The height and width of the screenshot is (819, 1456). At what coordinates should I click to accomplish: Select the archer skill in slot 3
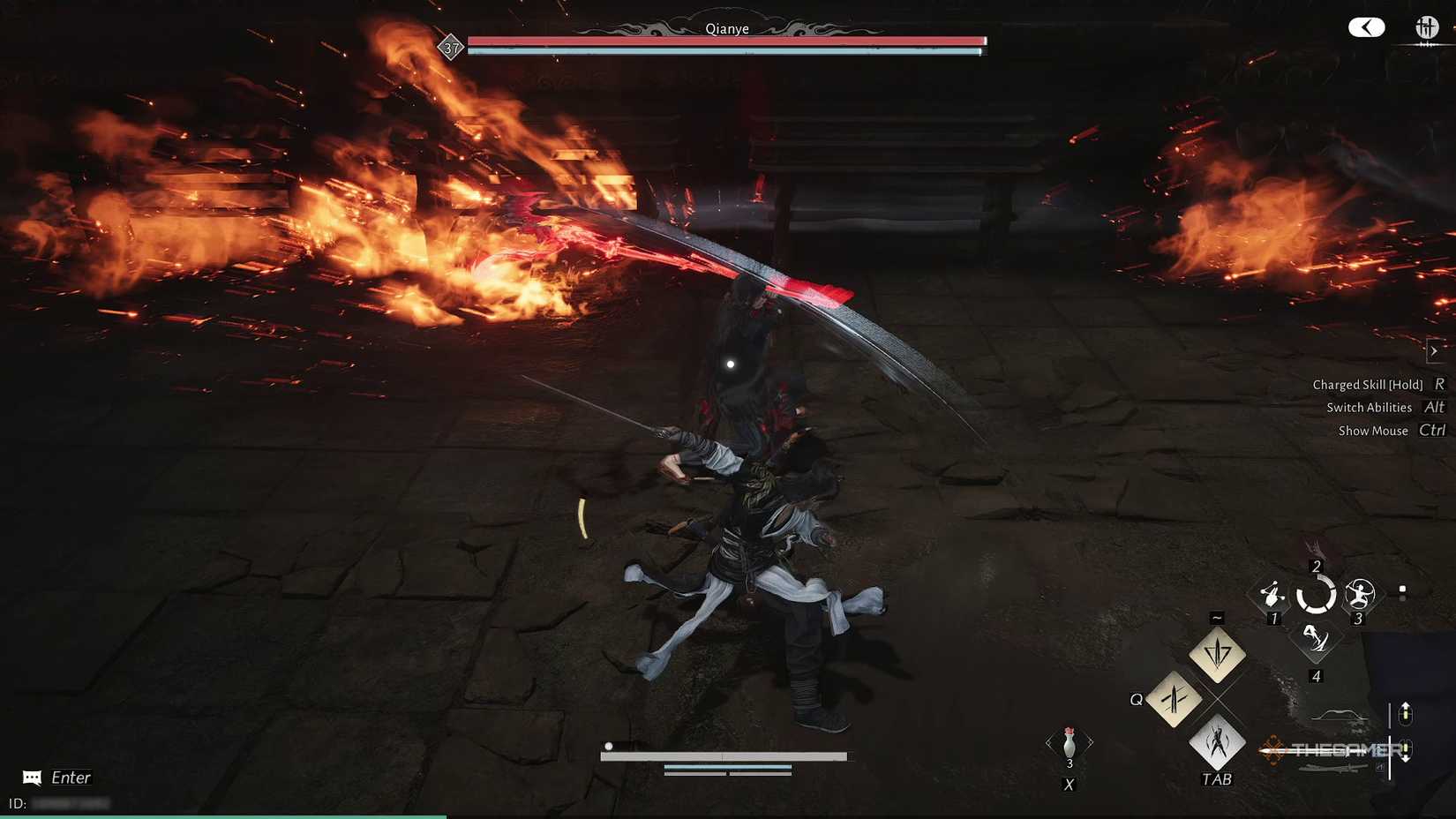(1359, 592)
